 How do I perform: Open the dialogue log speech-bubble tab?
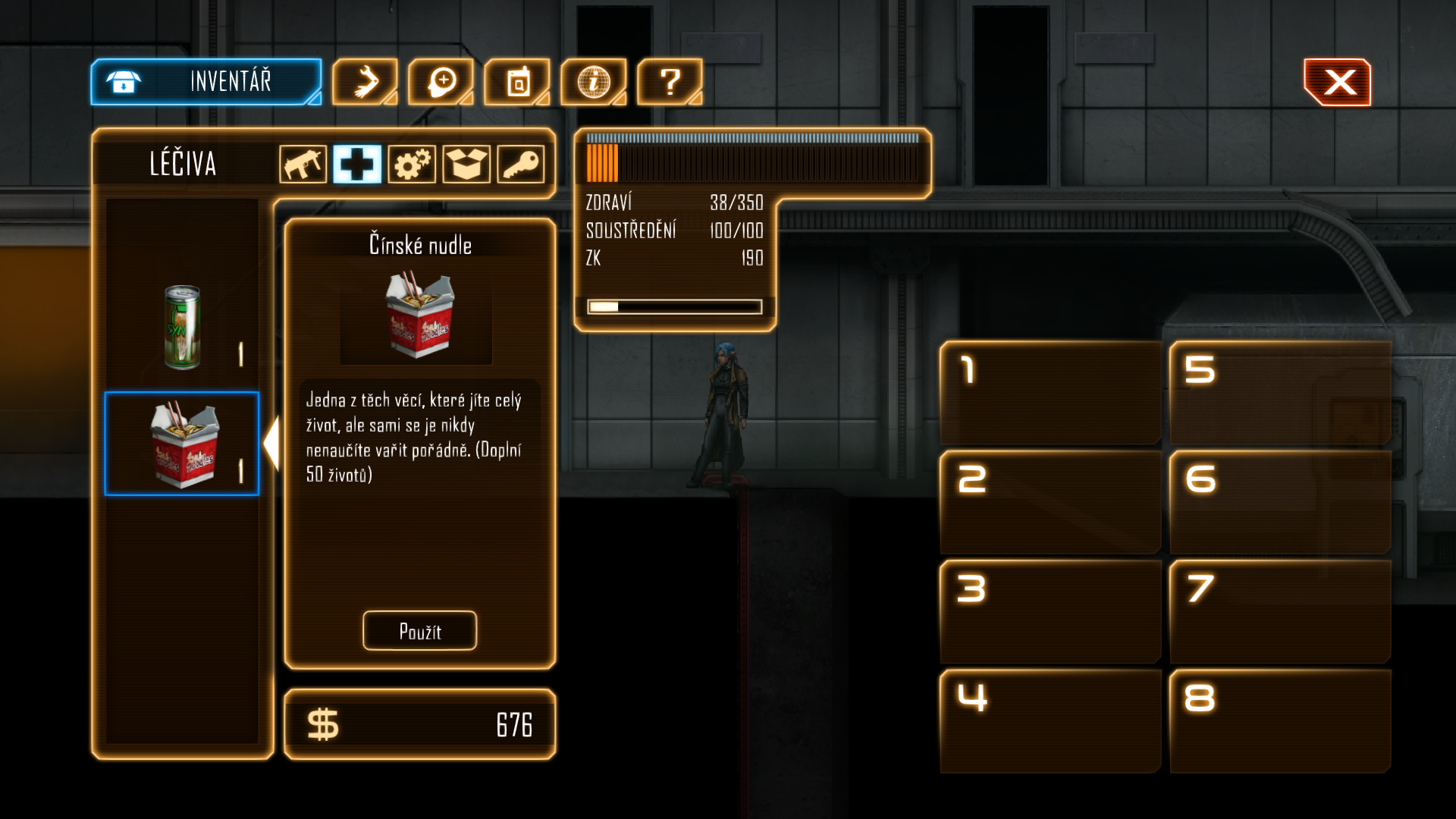pyautogui.click(x=441, y=82)
